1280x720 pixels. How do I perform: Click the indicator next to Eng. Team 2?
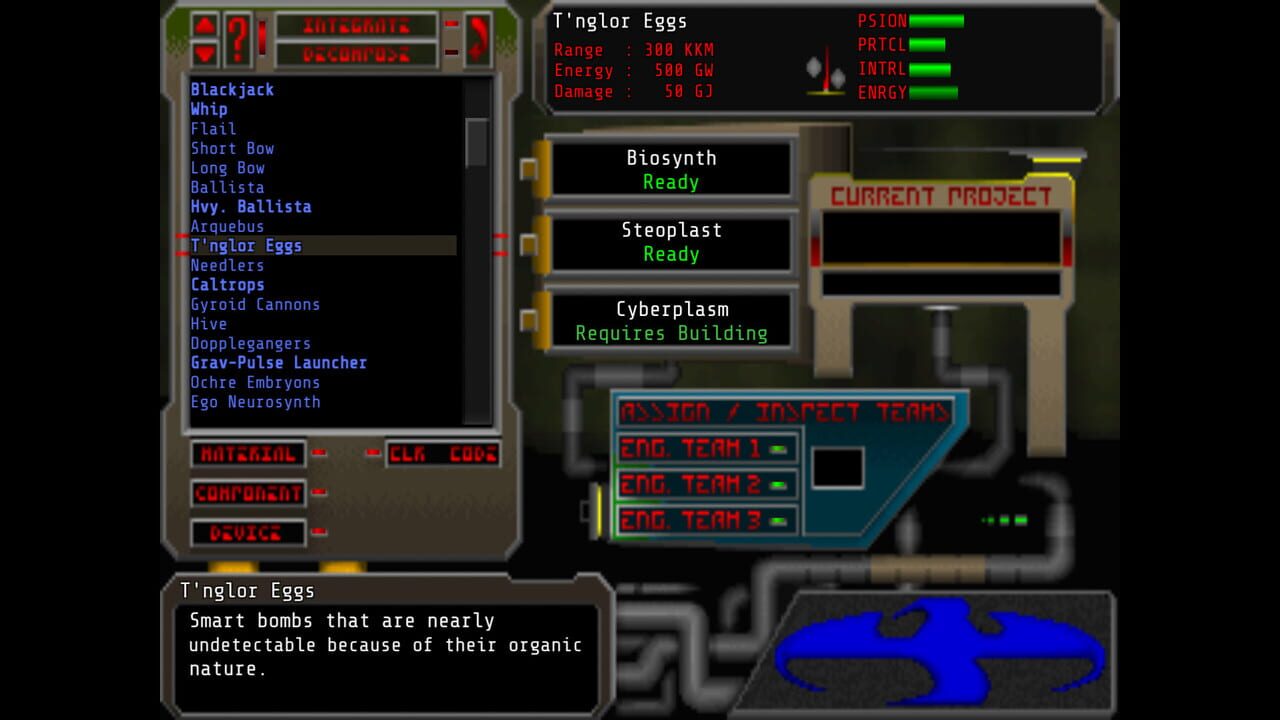click(x=778, y=485)
